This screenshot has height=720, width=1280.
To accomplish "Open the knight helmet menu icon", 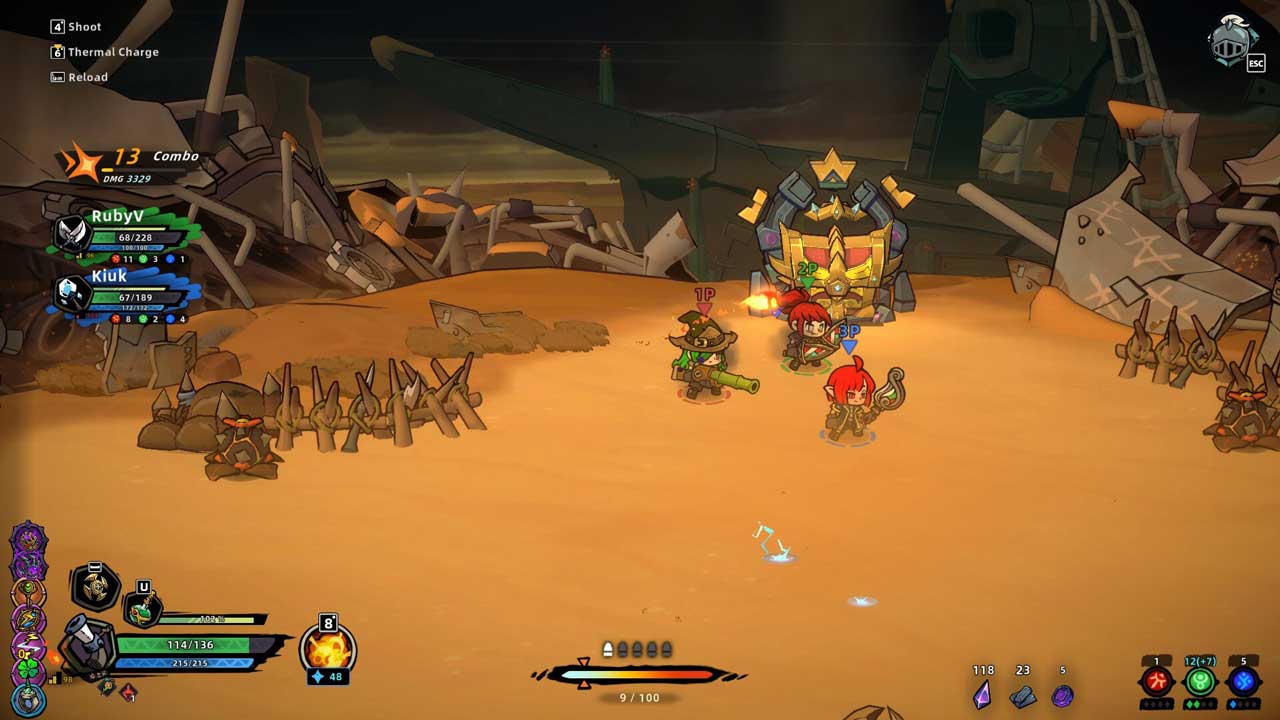I will coord(1233,41).
